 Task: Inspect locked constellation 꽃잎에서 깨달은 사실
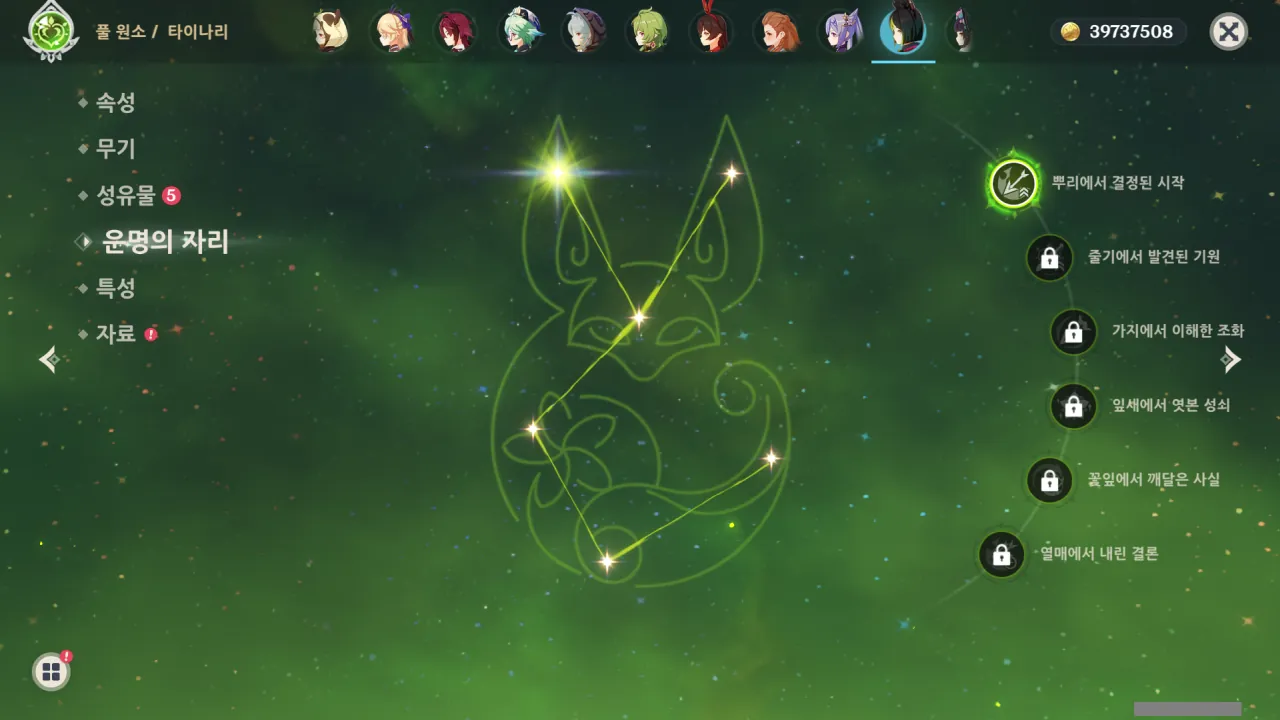pyautogui.click(x=1049, y=480)
